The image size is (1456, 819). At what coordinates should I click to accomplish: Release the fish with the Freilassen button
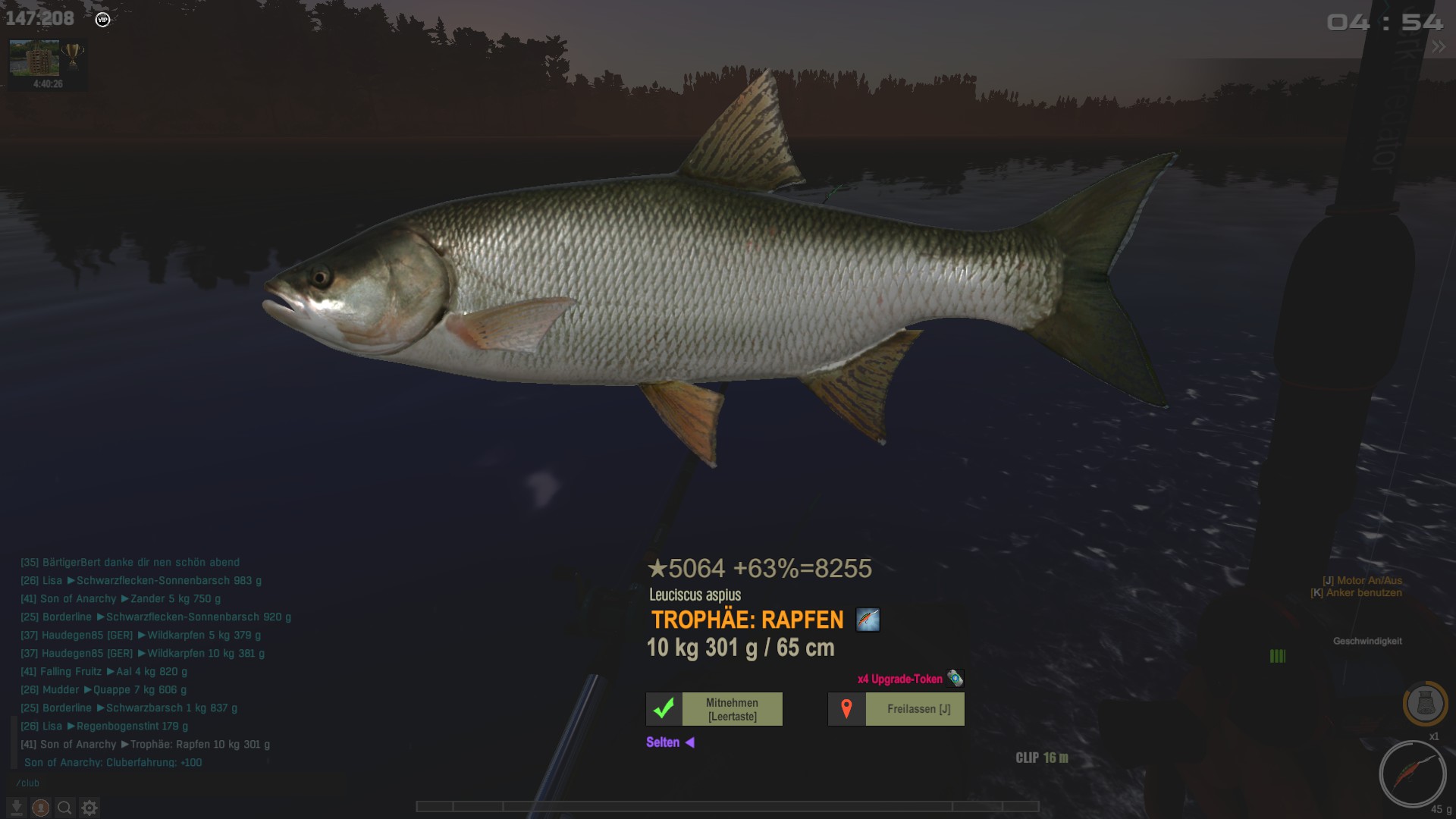point(896,709)
